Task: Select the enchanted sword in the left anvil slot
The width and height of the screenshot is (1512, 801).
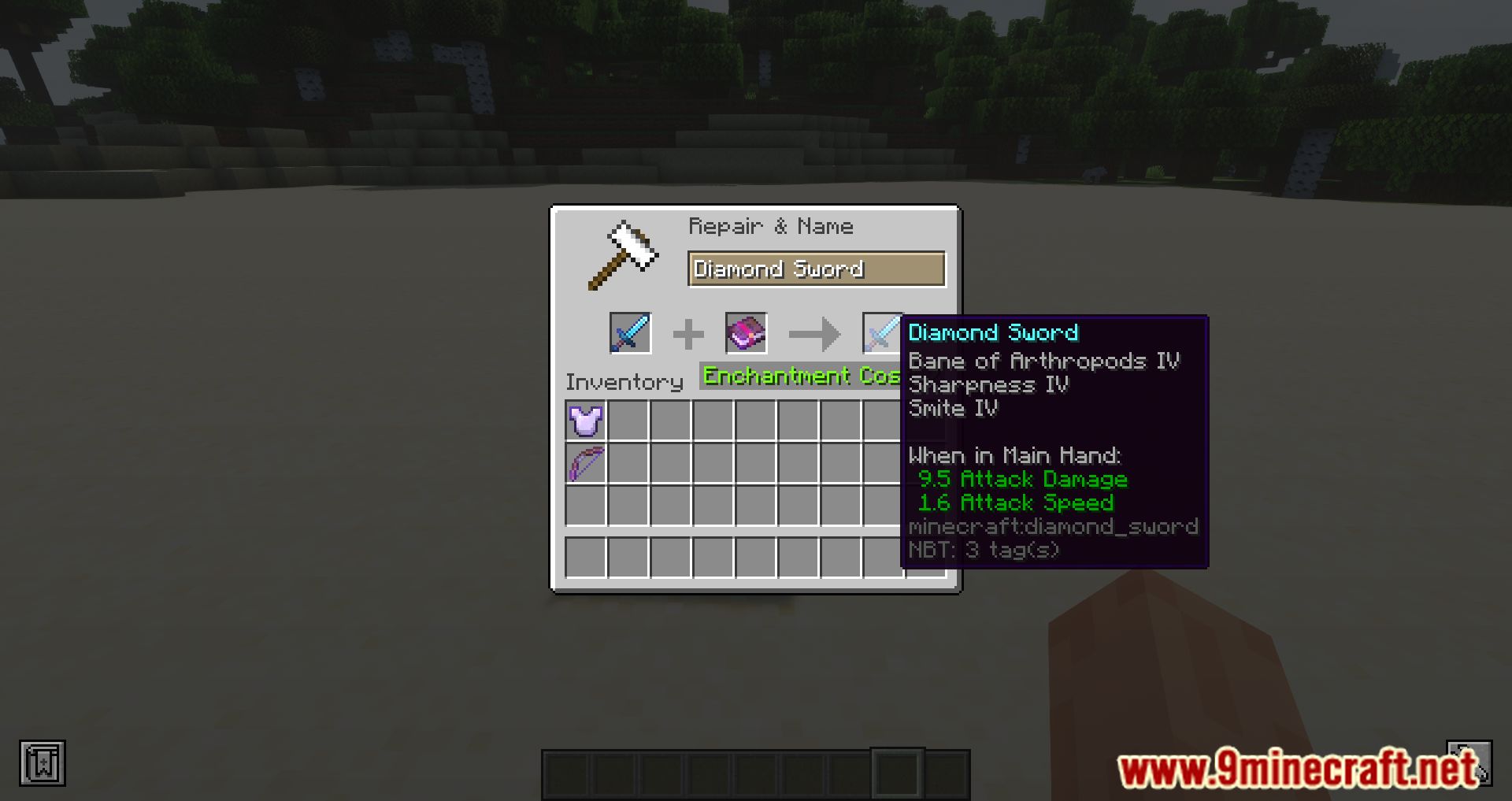Action: tap(630, 333)
